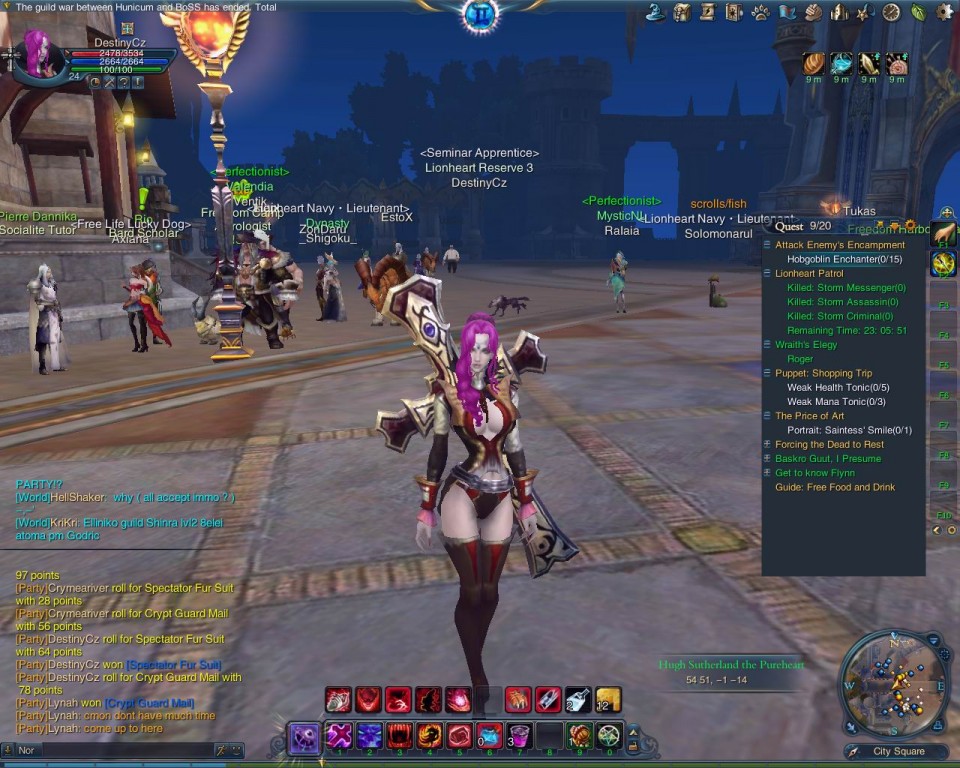Screen dimensions: 960x768
Task: Open the green leaf menu icon
Action: click(x=918, y=12)
